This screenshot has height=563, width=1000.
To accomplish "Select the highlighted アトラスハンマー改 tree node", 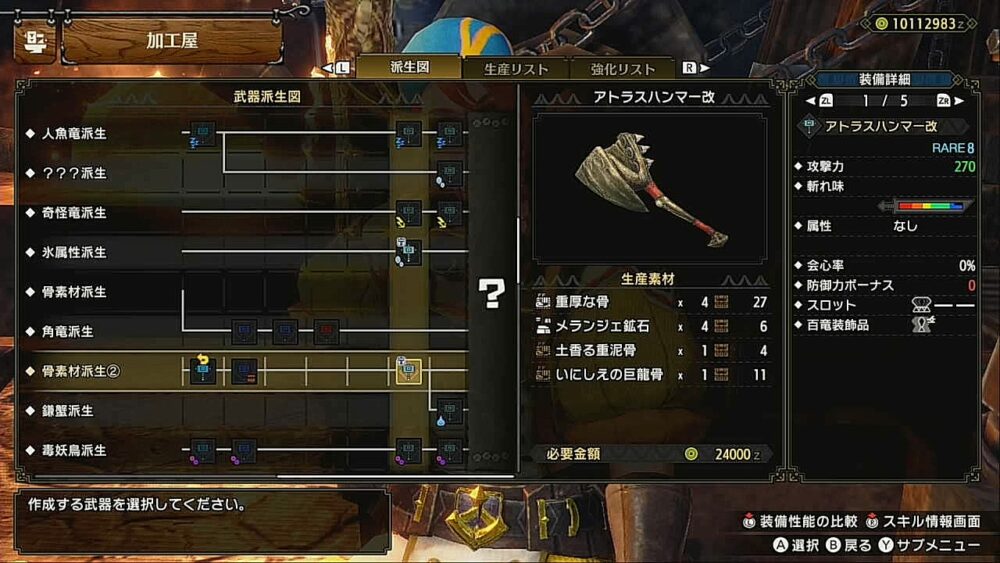I will 408,371.
